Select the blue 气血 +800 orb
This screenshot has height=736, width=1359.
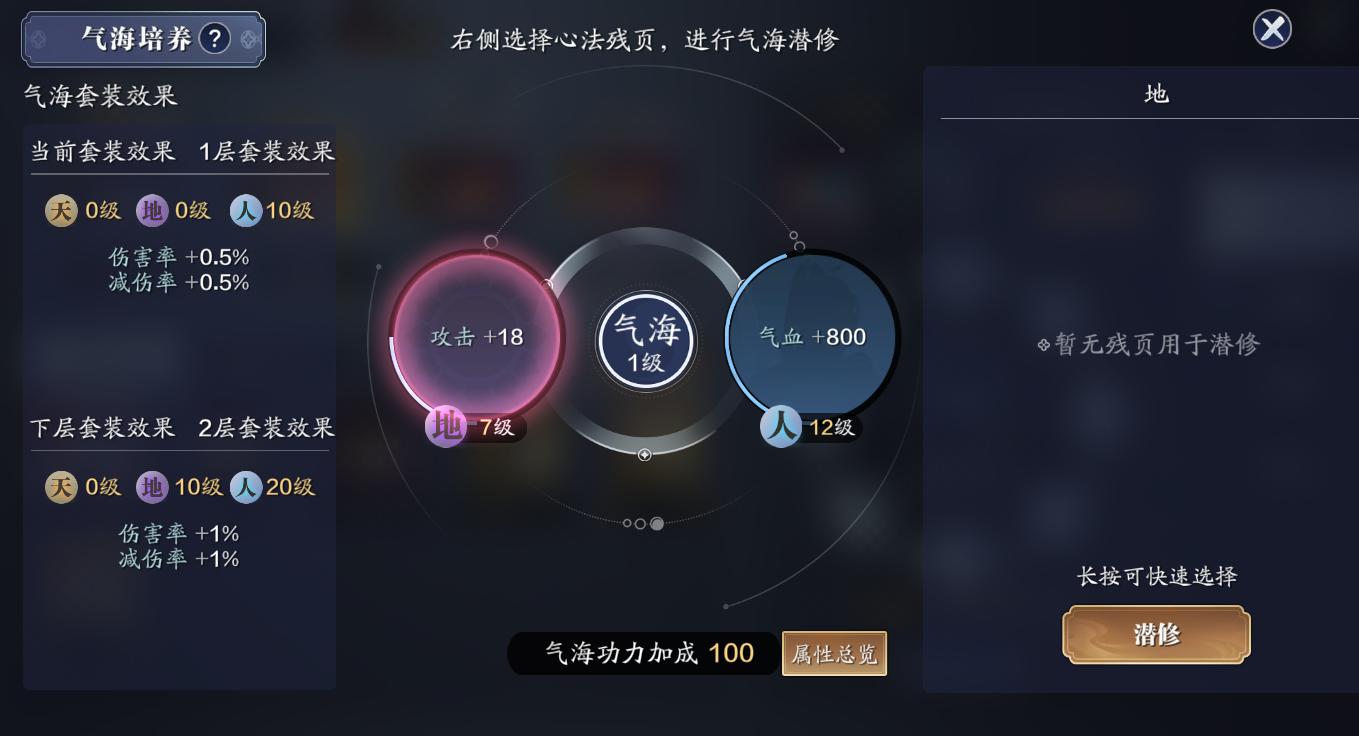pyautogui.click(x=810, y=335)
